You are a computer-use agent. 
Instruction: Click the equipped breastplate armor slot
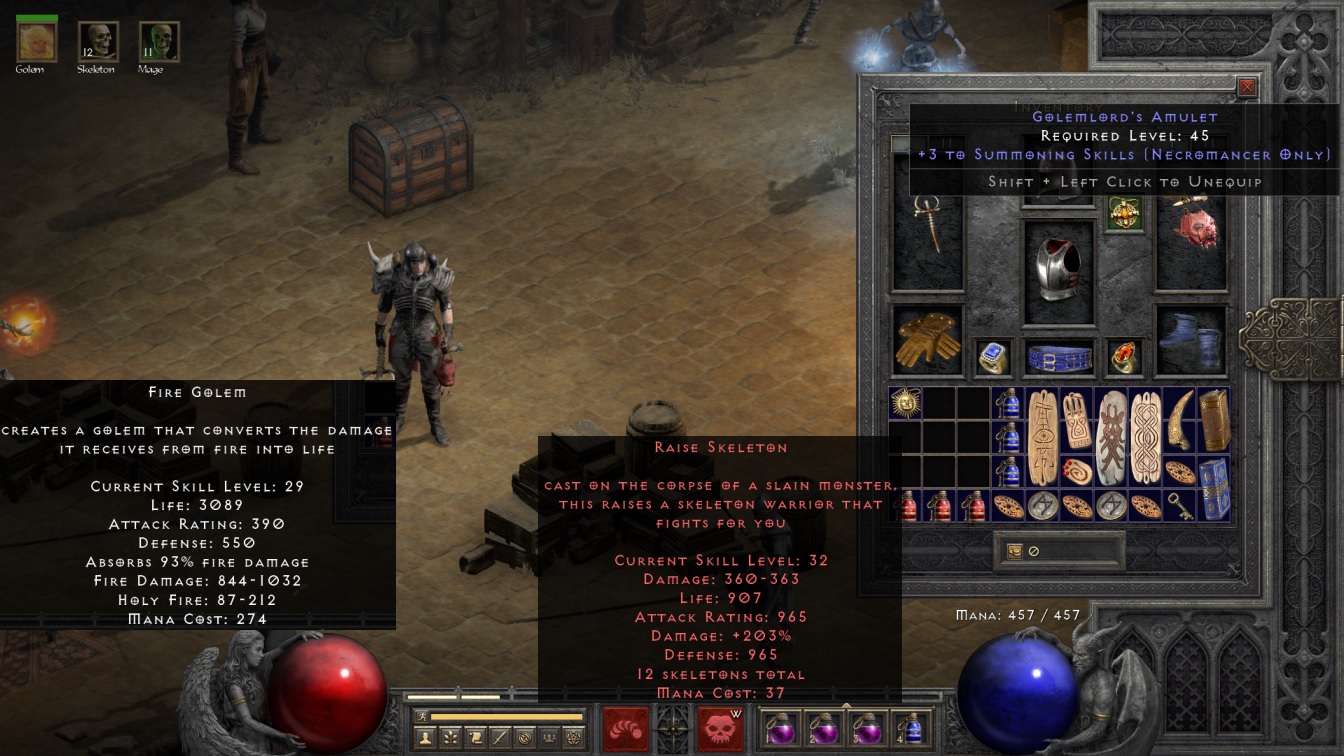coord(1060,270)
